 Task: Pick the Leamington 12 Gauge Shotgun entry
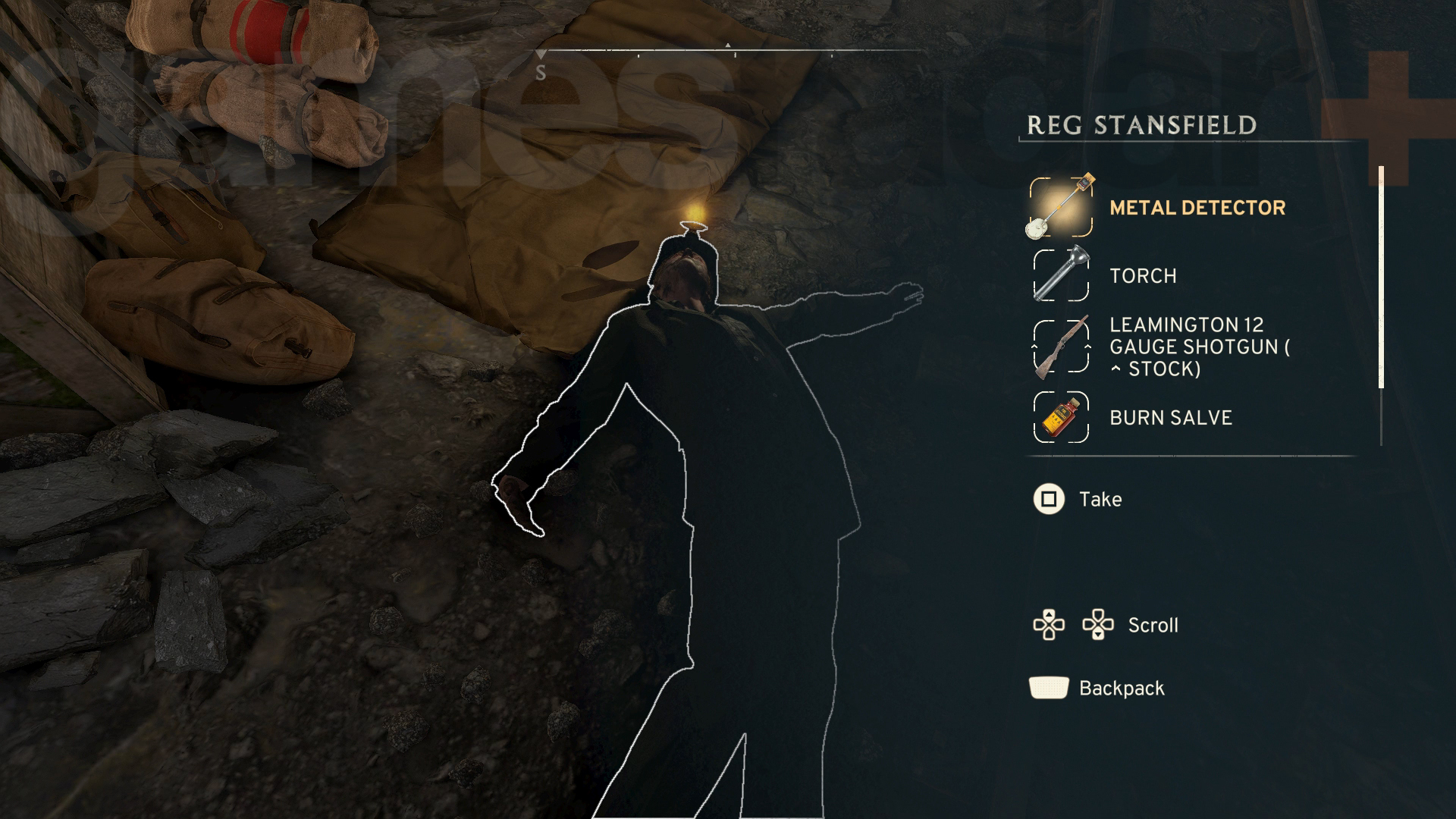pos(1198,347)
